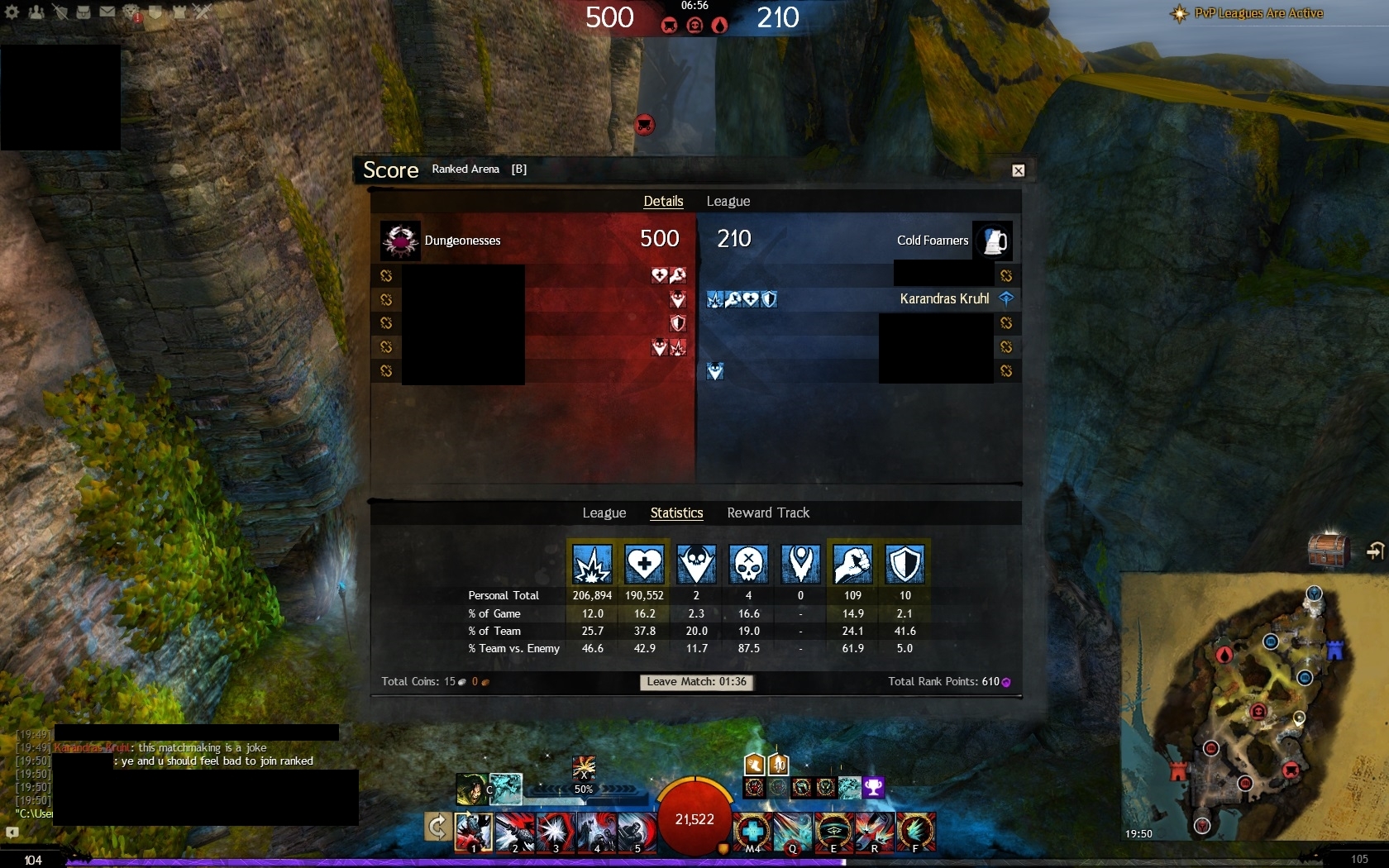
Task: Open the PvP crossed swords panel
Action: pyautogui.click(x=203, y=12)
